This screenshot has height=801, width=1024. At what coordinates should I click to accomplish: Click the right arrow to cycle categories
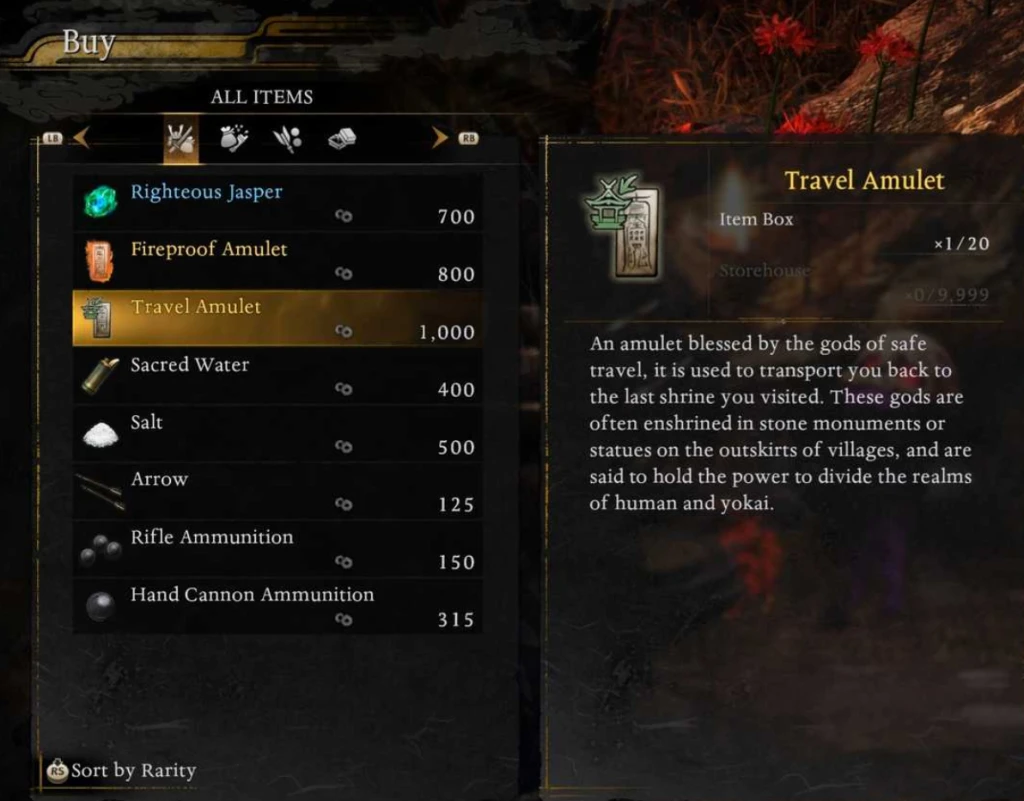(440, 138)
